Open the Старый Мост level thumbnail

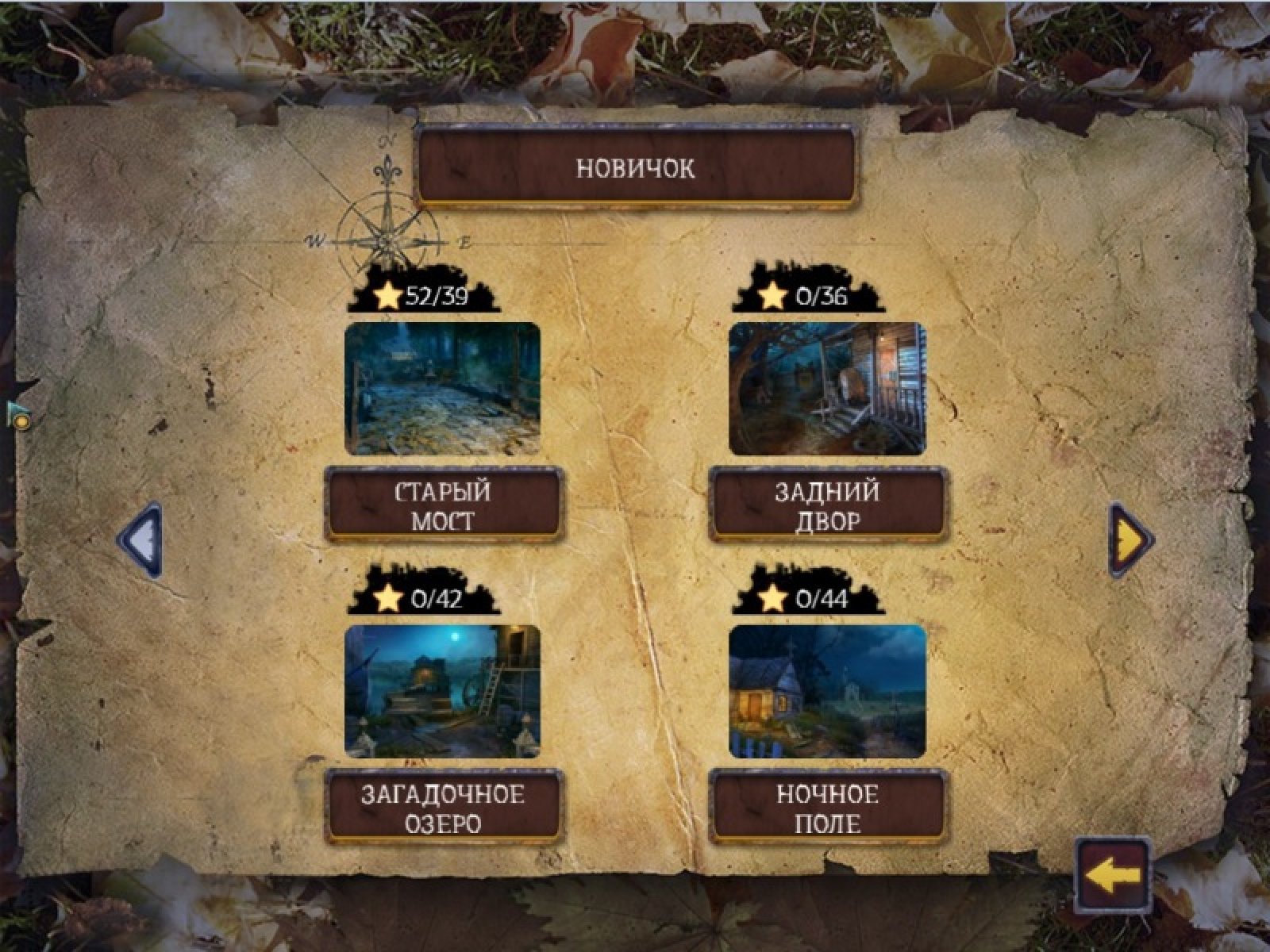[442, 388]
